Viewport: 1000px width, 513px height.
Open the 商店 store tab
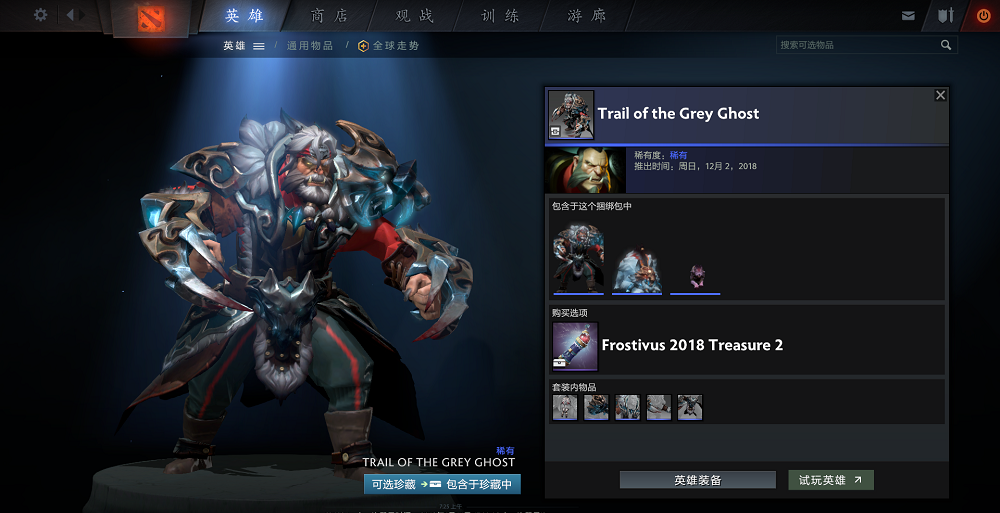[330, 16]
